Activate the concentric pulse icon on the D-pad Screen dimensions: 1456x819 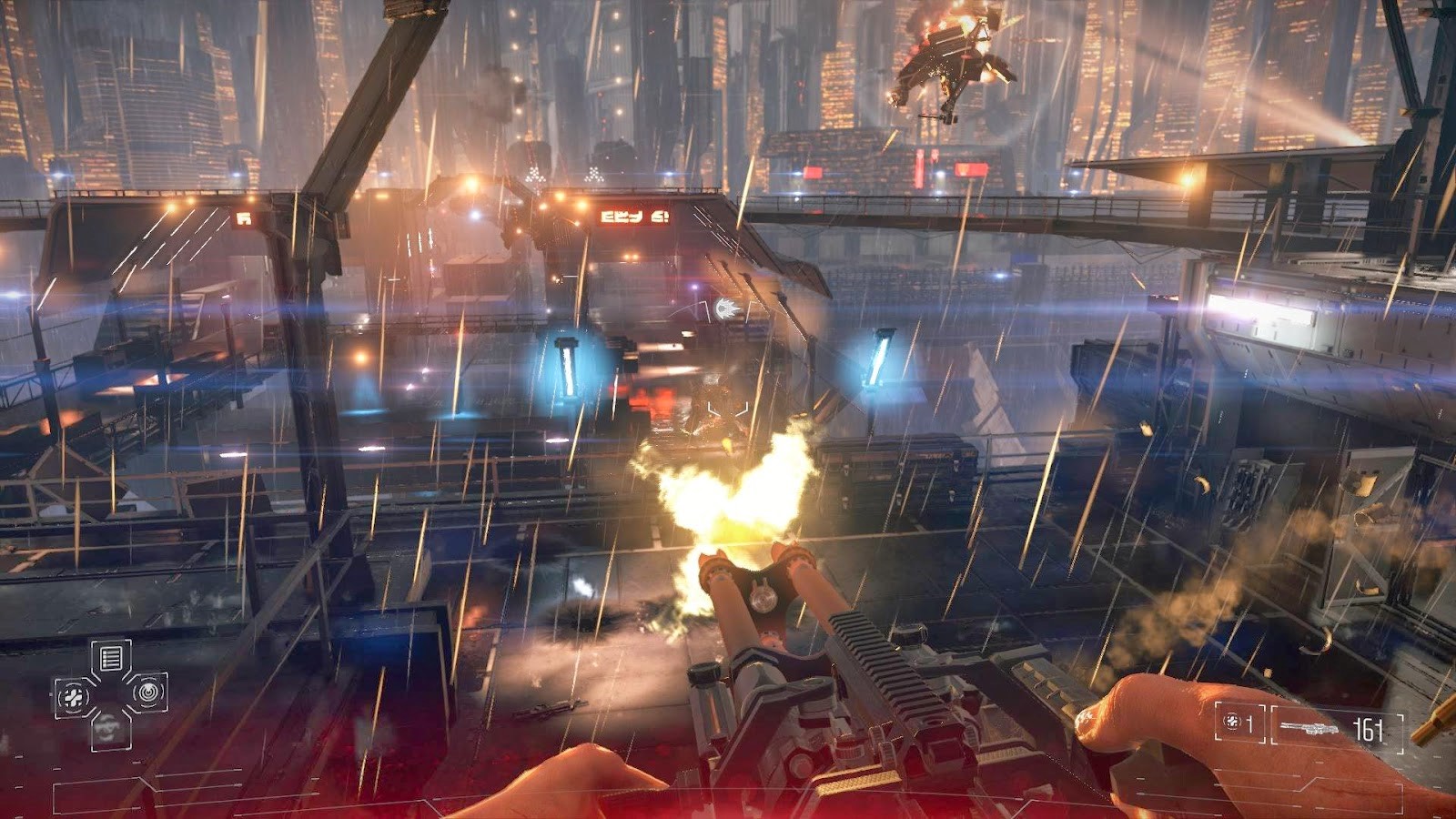[x=147, y=693]
